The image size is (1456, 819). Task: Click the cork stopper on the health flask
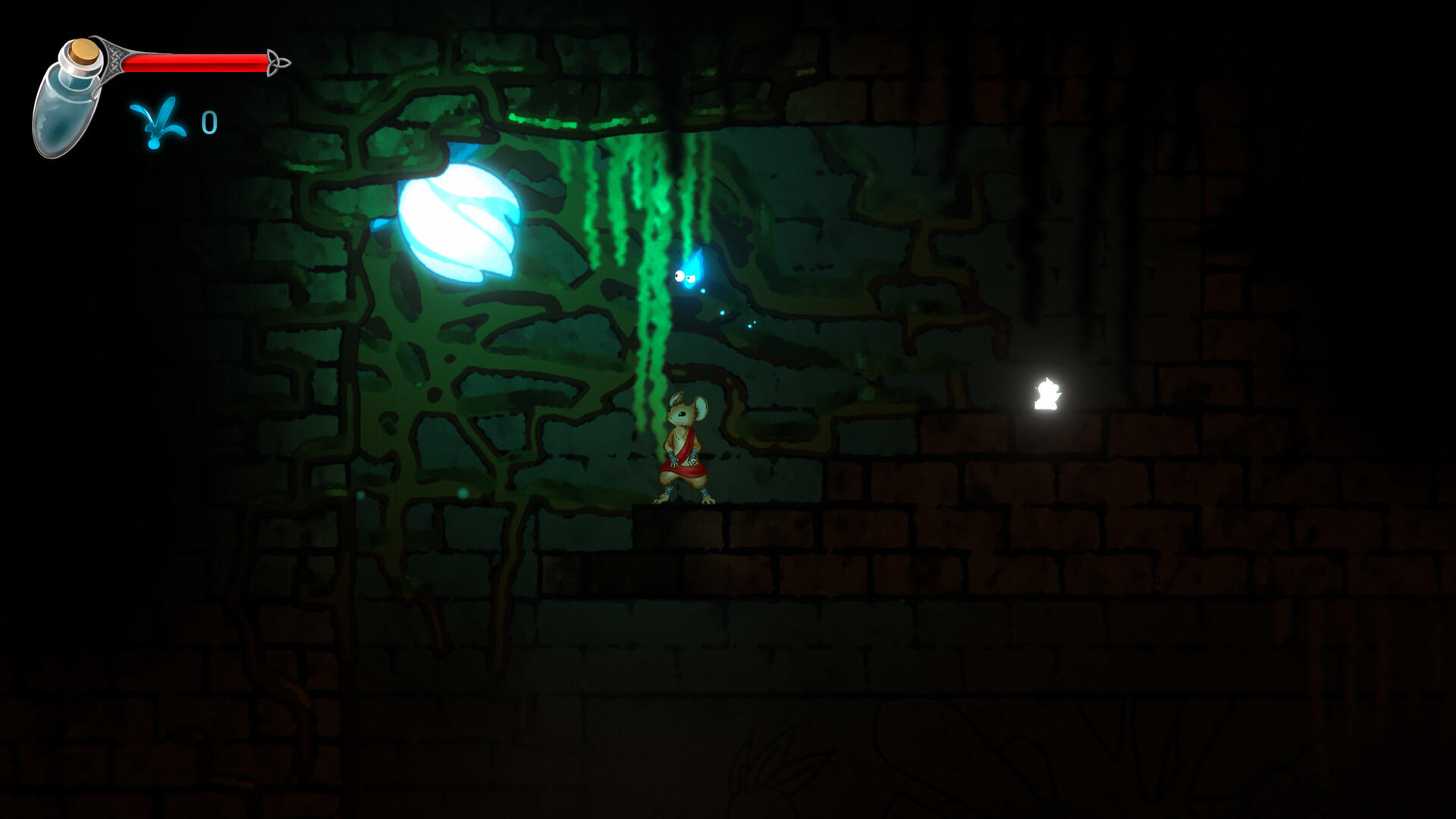point(82,52)
